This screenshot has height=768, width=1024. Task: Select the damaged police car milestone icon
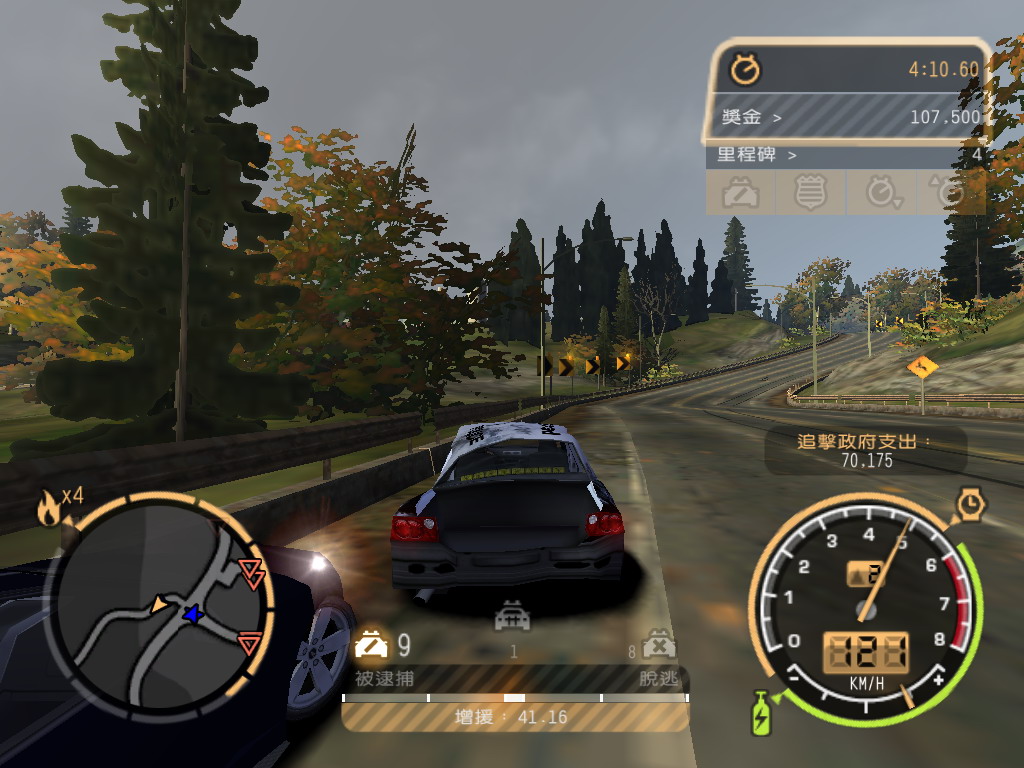[x=740, y=192]
